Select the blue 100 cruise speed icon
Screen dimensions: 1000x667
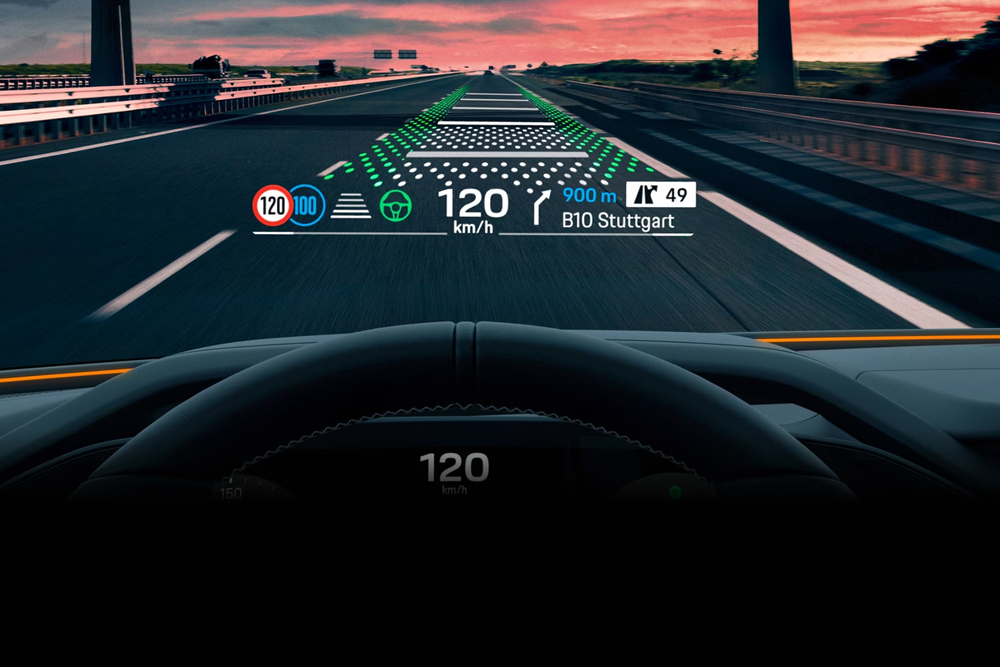308,206
